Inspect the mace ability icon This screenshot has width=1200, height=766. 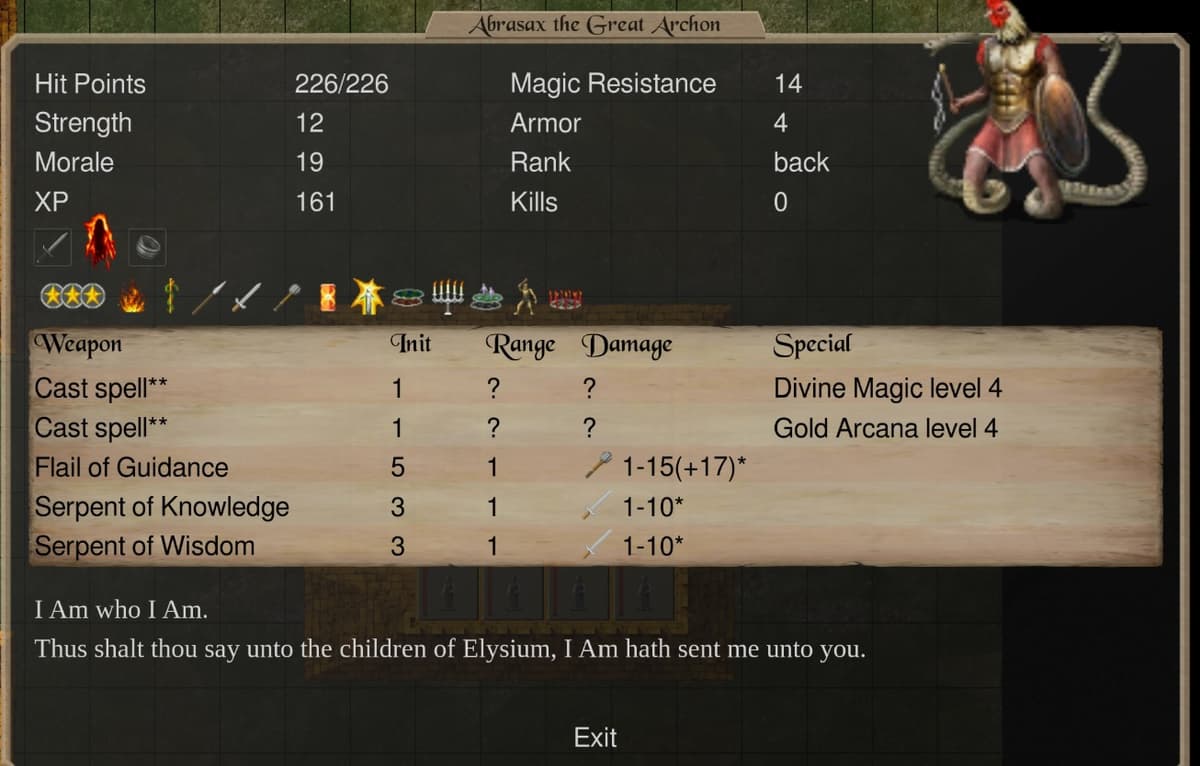289,296
